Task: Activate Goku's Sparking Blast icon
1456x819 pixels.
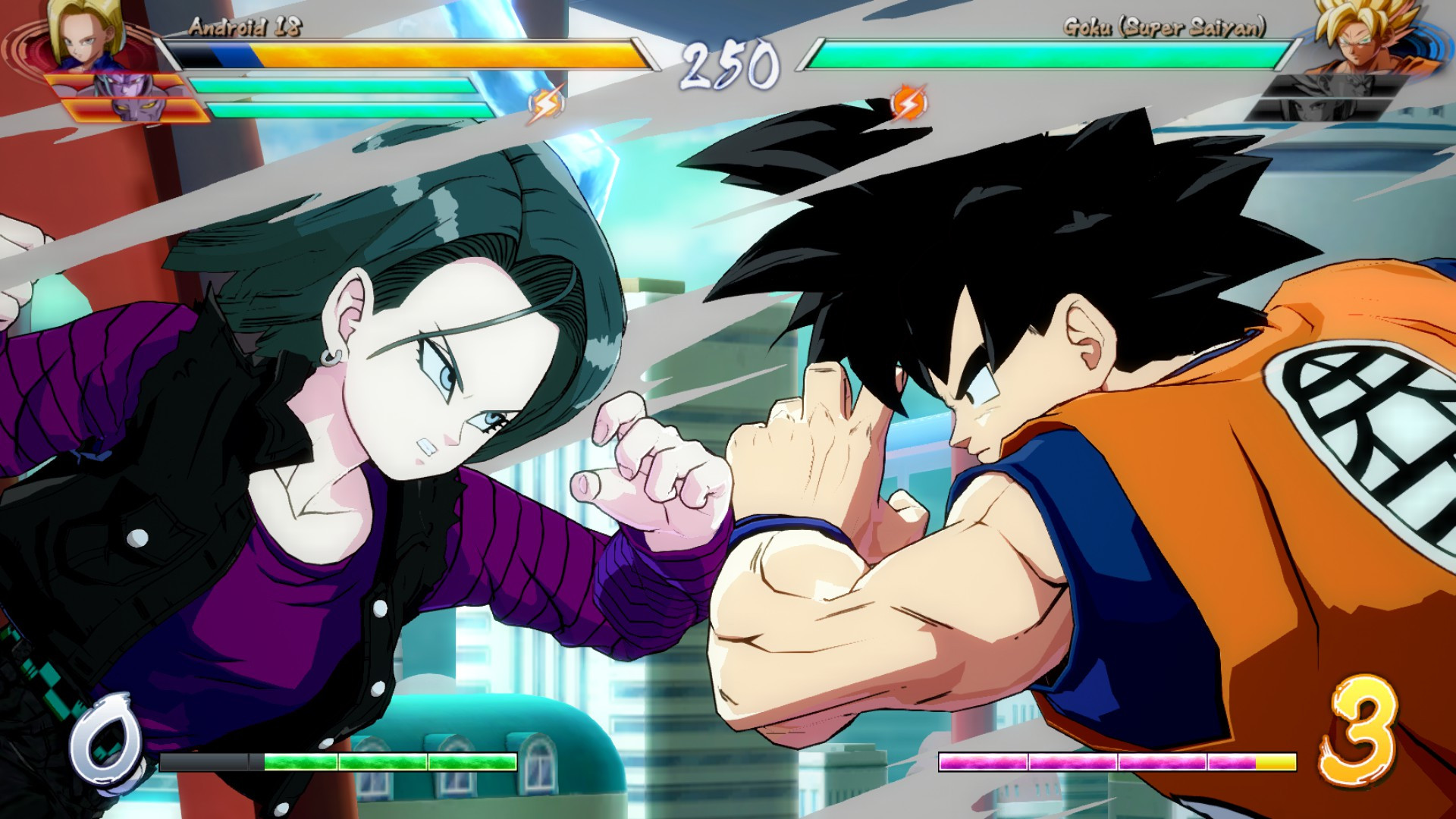Action: point(908,102)
